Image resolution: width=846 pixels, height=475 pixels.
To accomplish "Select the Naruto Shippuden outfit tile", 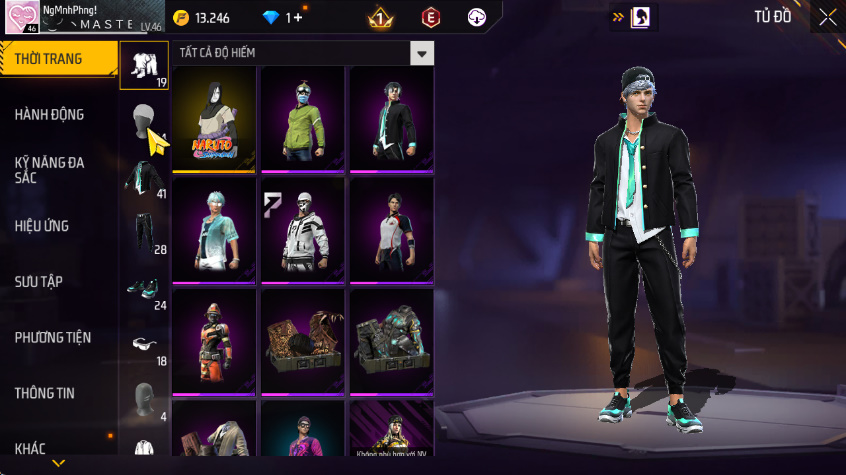I will (214, 120).
